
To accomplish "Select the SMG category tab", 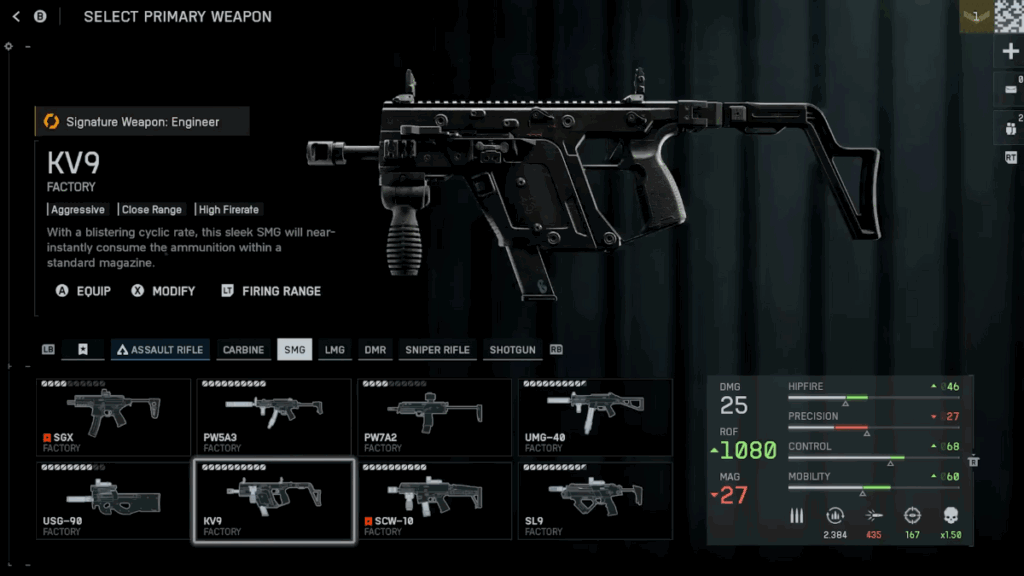I will 294,350.
